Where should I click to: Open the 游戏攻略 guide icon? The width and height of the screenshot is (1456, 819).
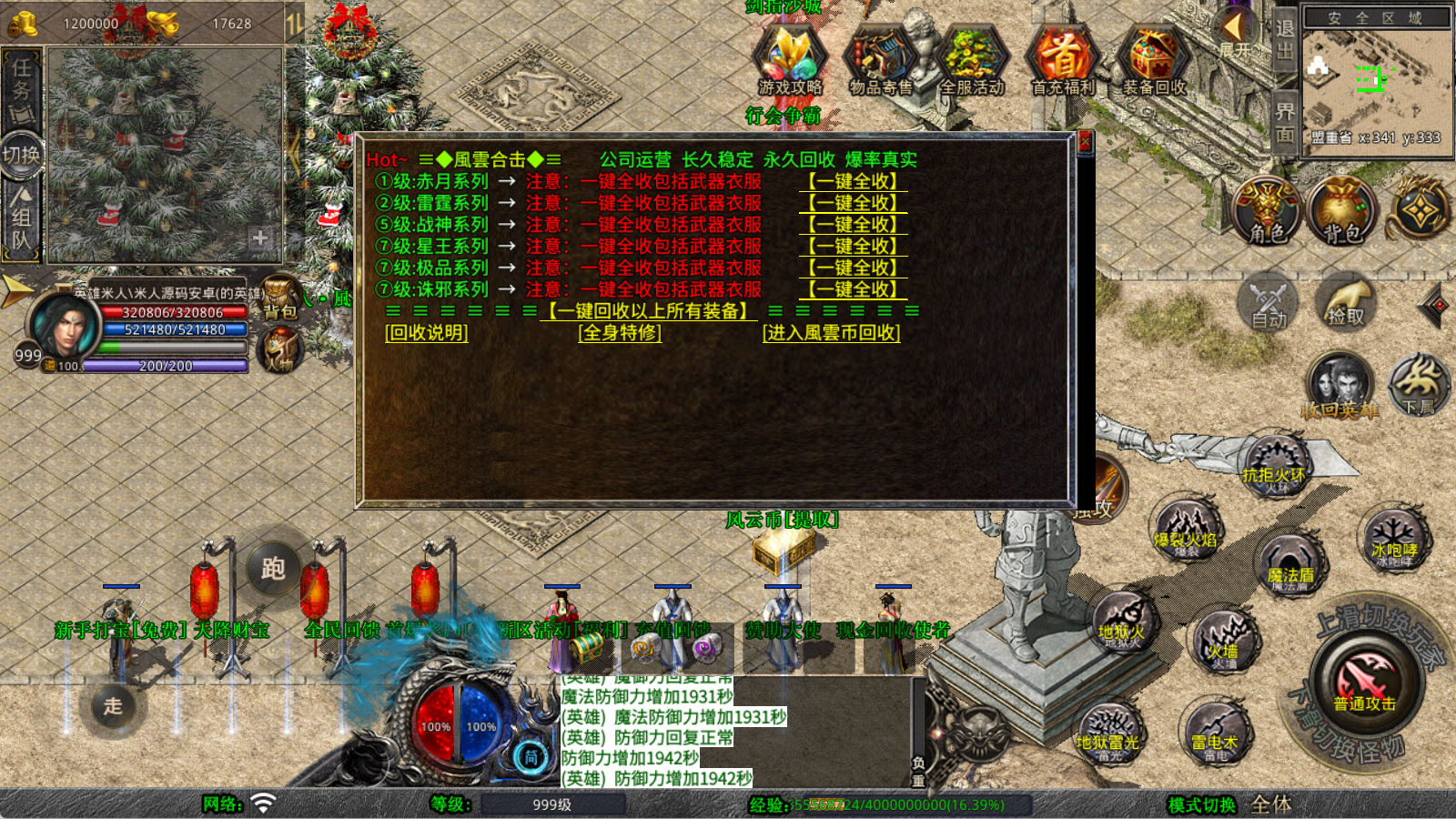point(790,60)
